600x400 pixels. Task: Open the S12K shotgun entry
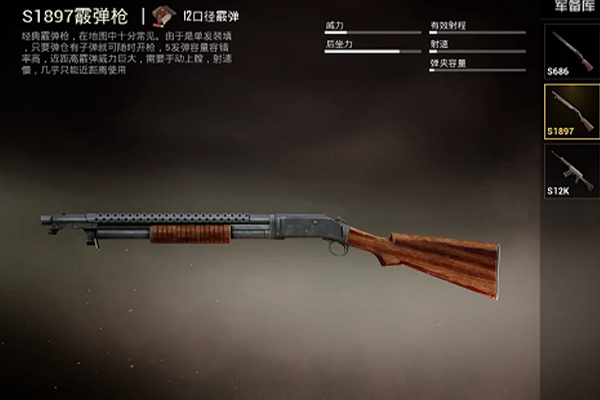571,171
